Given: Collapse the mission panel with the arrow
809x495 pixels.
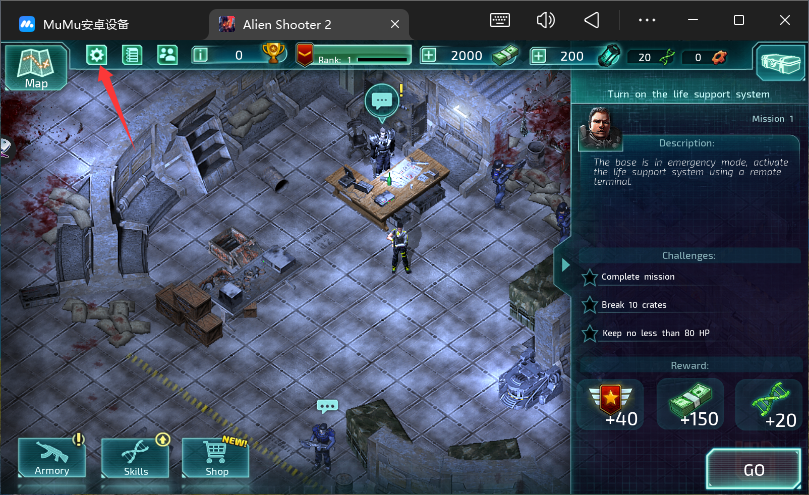Looking at the screenshot, I should point(565,265).
